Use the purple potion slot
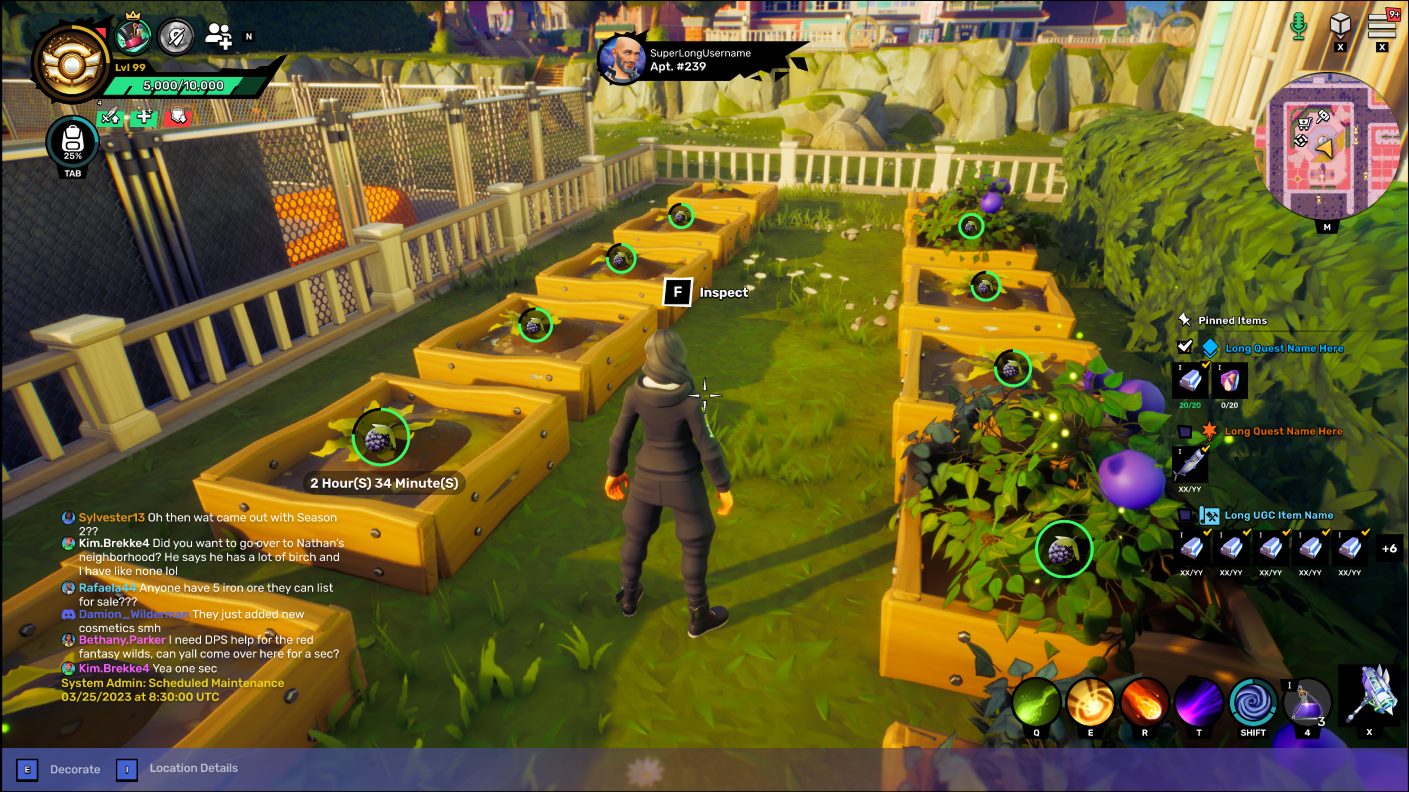 click(1307, 702)
